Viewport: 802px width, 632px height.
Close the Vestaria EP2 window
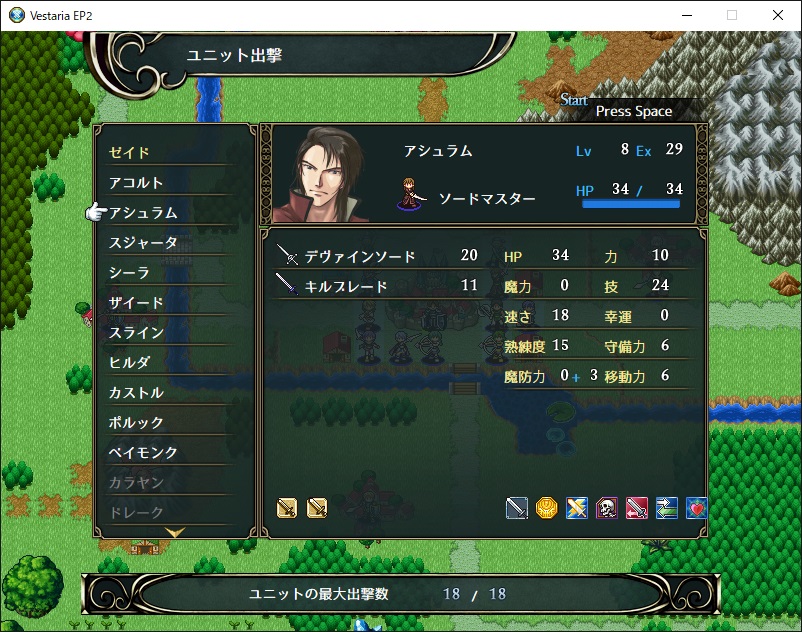pyautogui.click(x=778, y=15)
